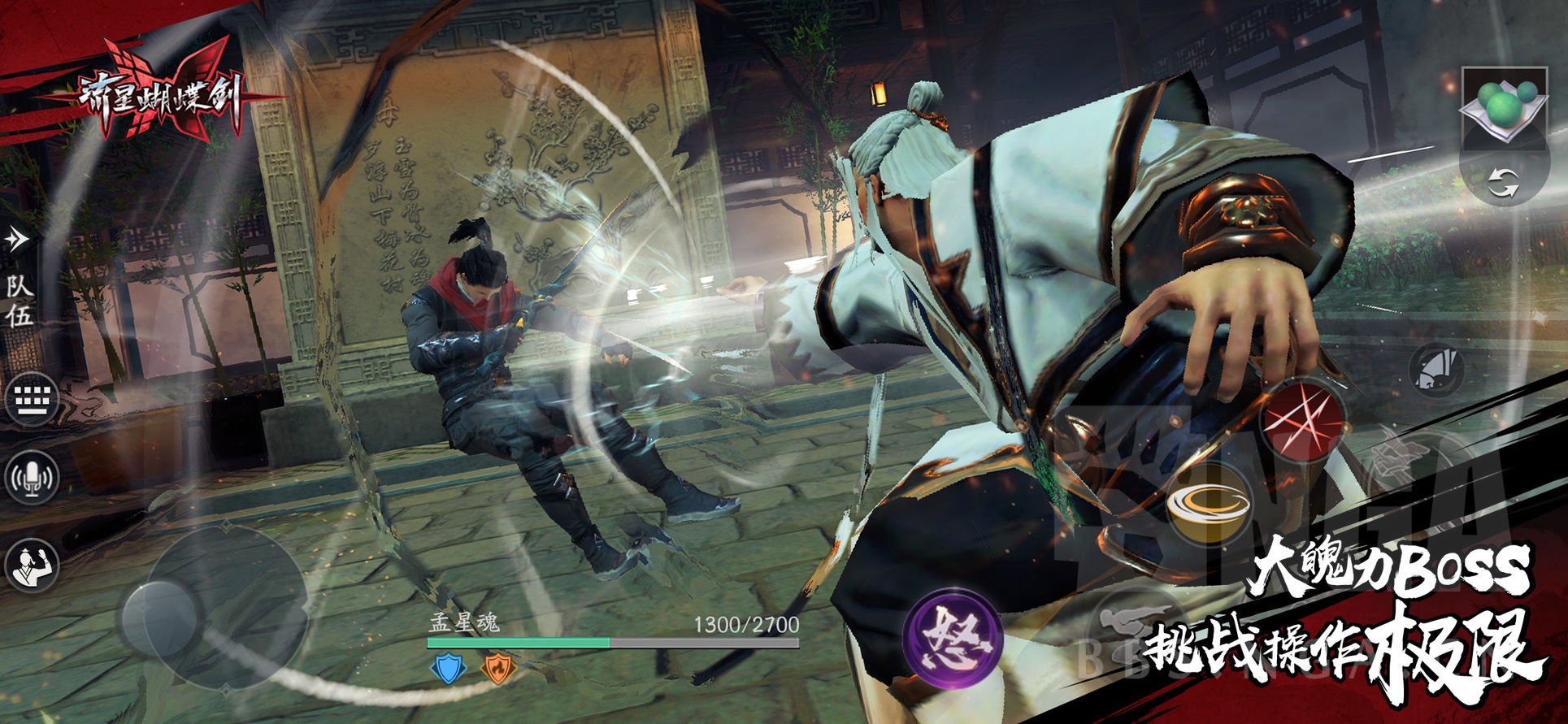Open the keyboard chat input button
The image size is (1568, 724).
point(32,401)
